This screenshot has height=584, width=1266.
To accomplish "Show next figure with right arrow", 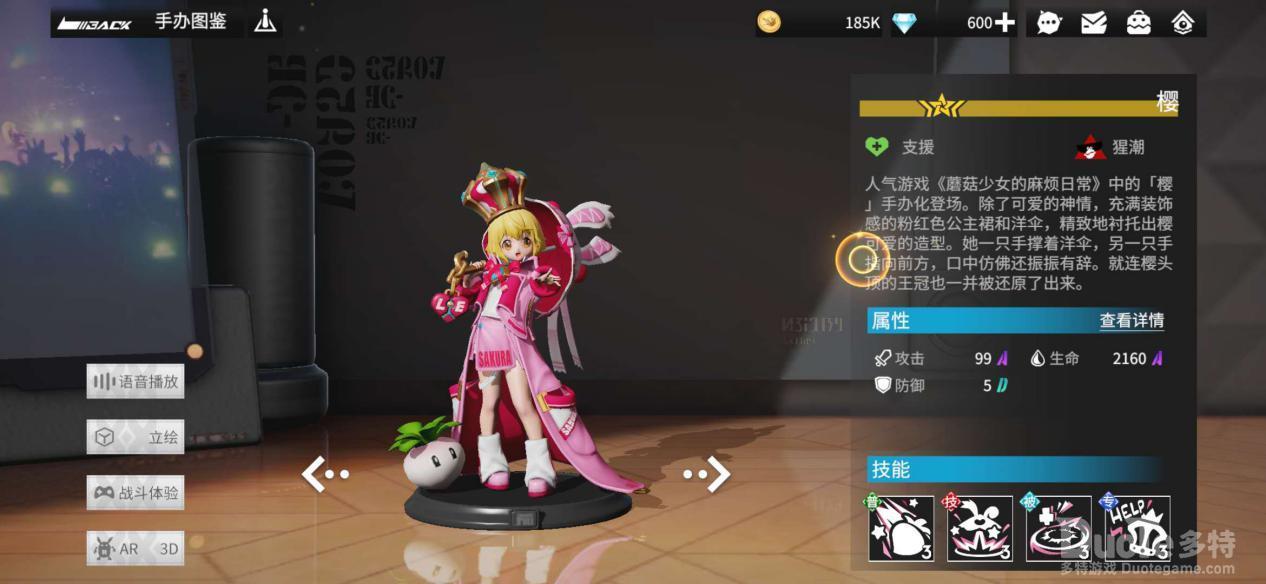I will (x=707, y=474).
